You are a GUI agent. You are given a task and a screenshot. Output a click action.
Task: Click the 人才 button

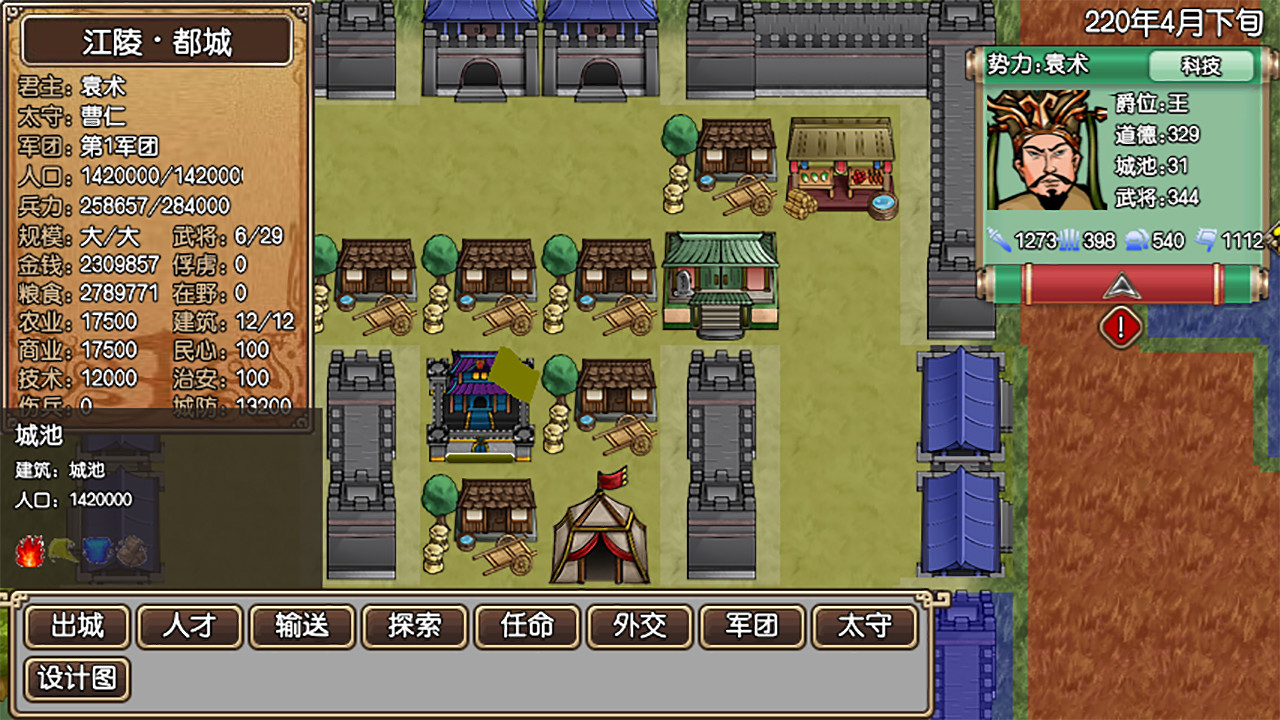point(189,628)
